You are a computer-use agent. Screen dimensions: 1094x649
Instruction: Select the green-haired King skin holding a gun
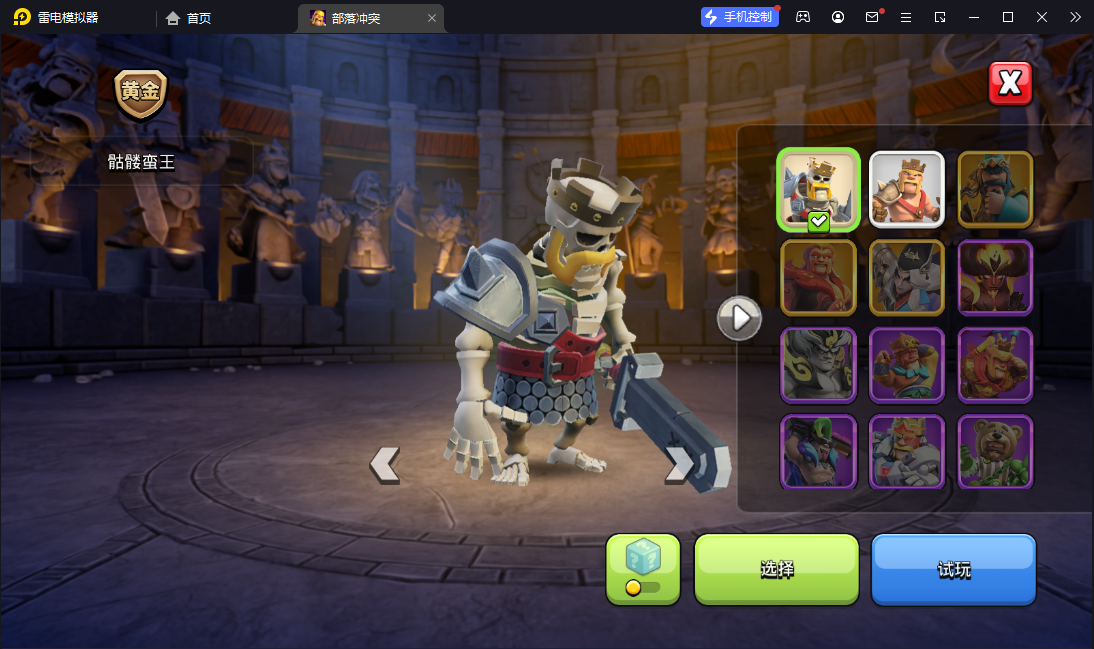coord(818,452)
